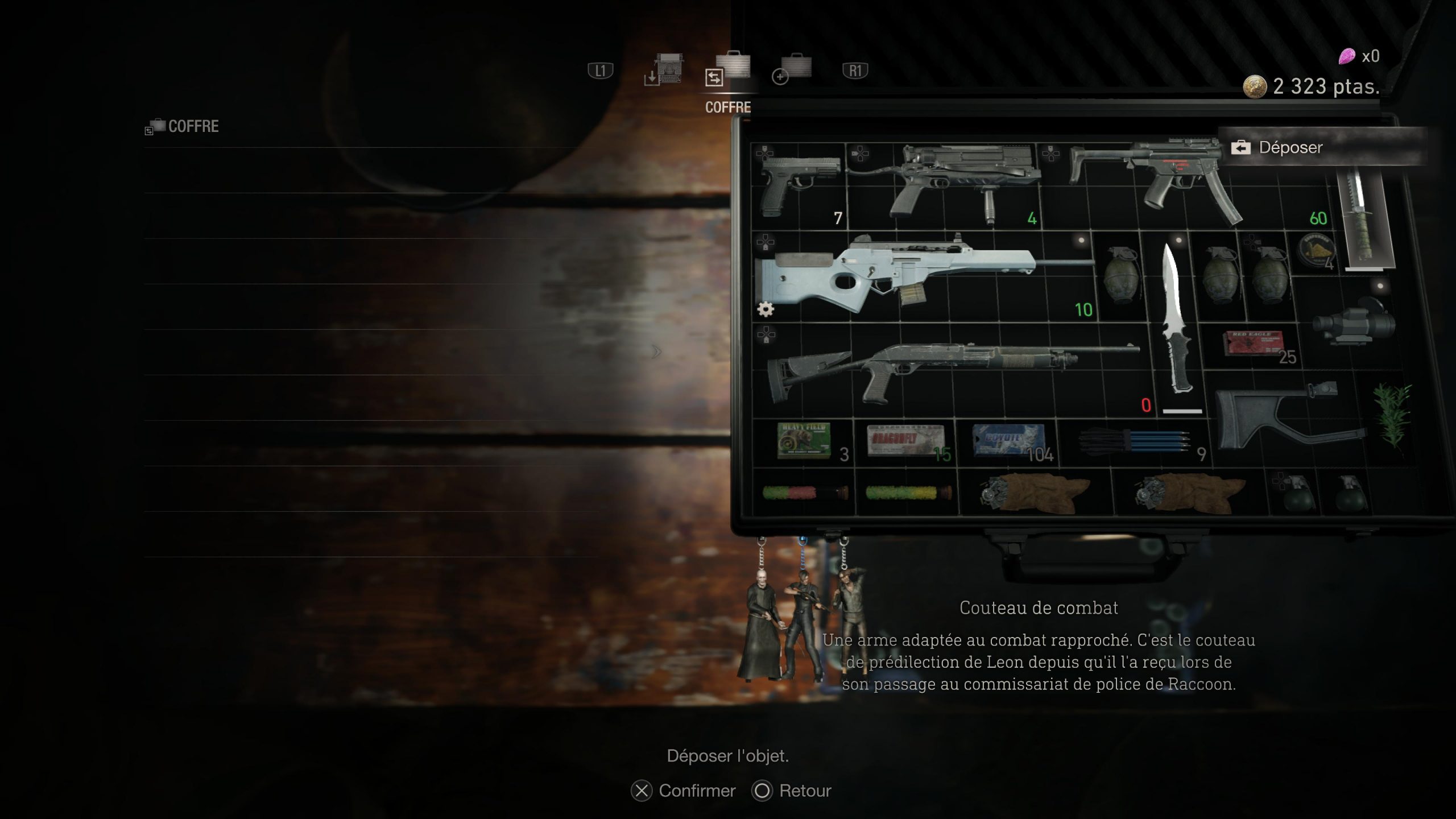Pick the Dragonfly ammo box

904,440
